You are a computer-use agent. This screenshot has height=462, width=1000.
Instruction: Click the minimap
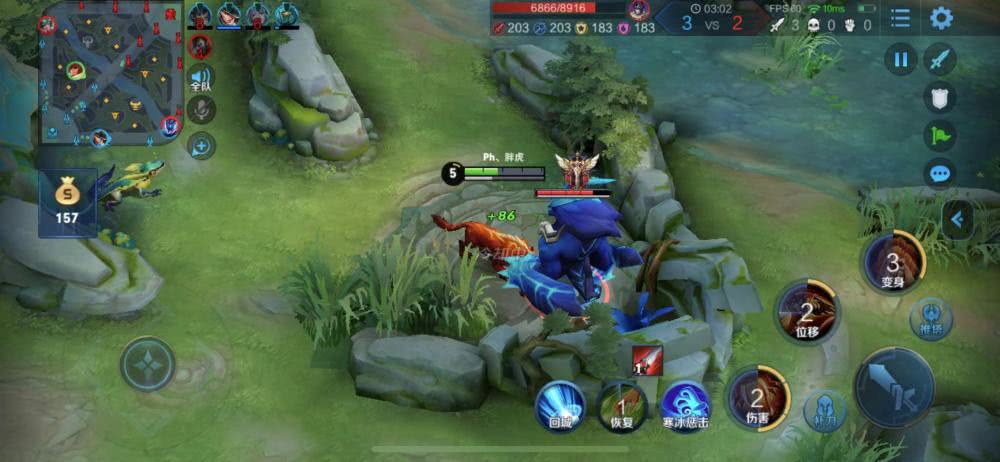tap(111, 72)
